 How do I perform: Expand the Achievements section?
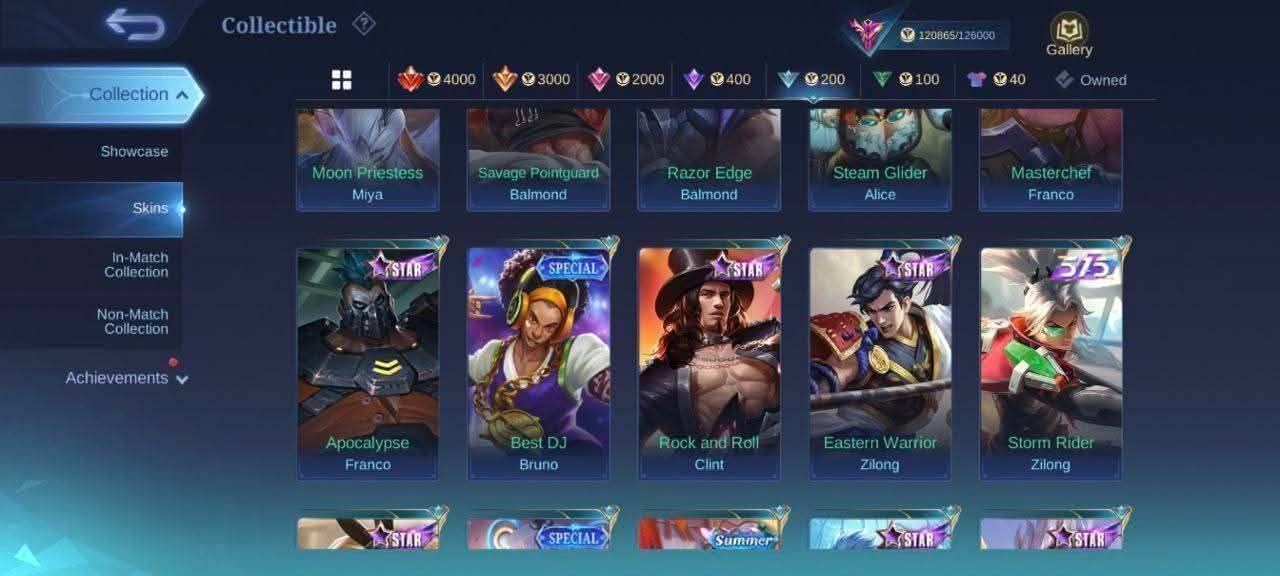click(126, 378)
